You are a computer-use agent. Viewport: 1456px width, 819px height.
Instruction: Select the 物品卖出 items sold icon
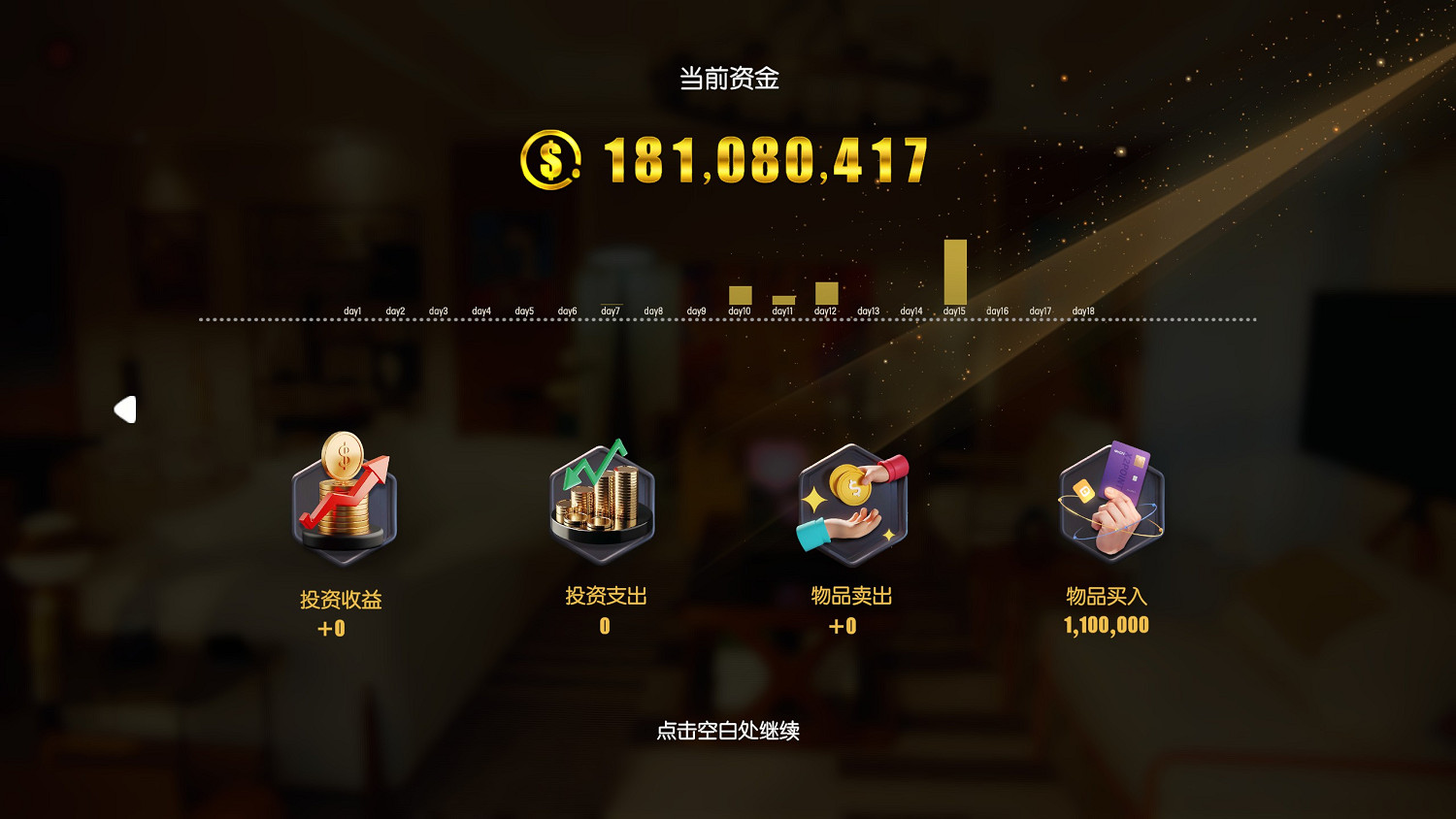(849, 502)
